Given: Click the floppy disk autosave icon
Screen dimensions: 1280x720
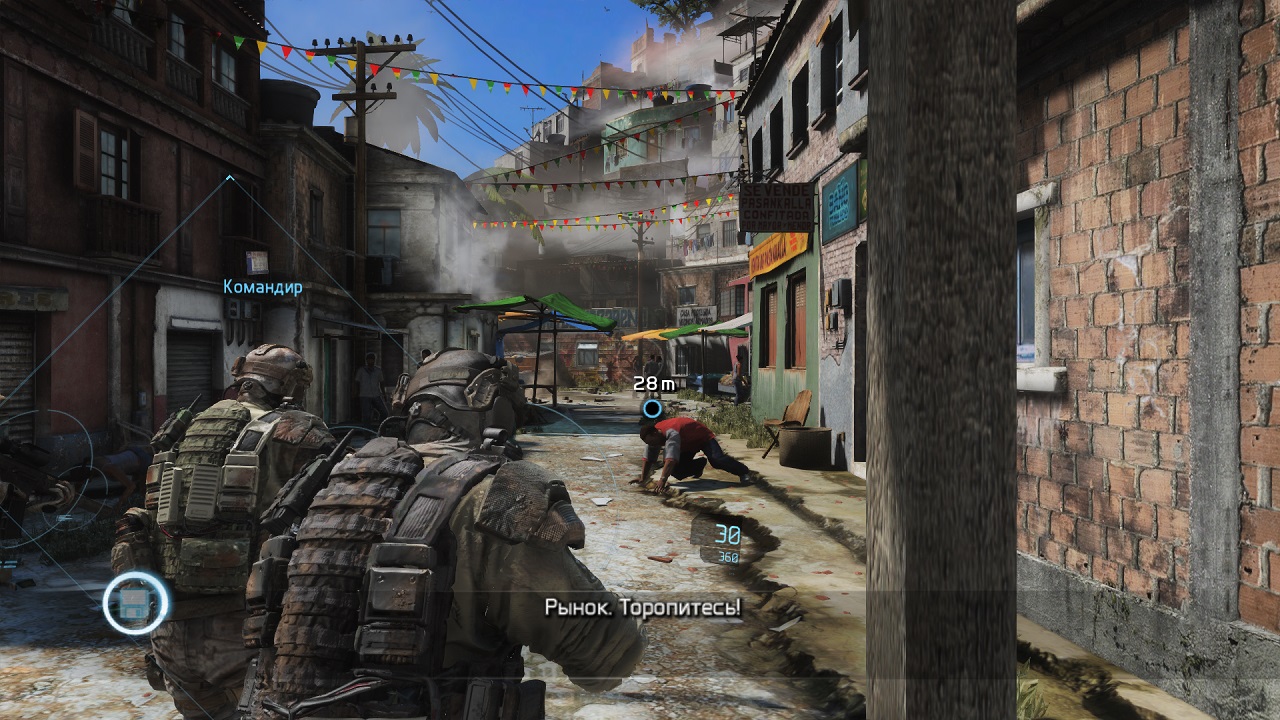Looking at the screenshot, I should tap(136, 603).
